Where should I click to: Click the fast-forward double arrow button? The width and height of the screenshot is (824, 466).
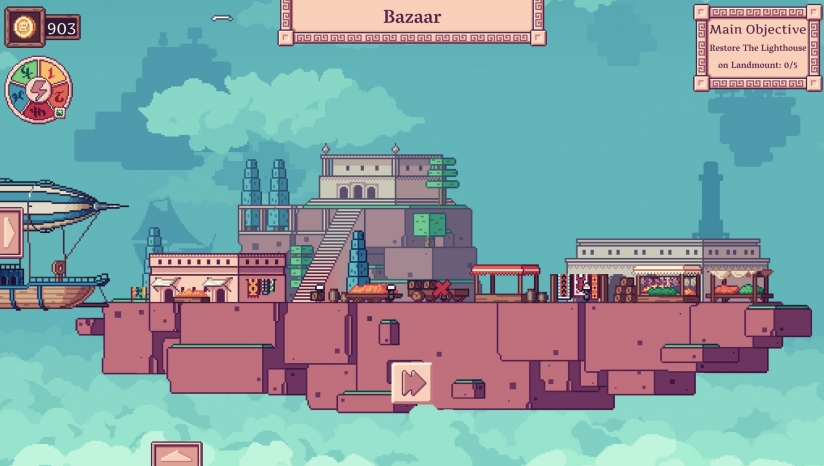point(411,382)
